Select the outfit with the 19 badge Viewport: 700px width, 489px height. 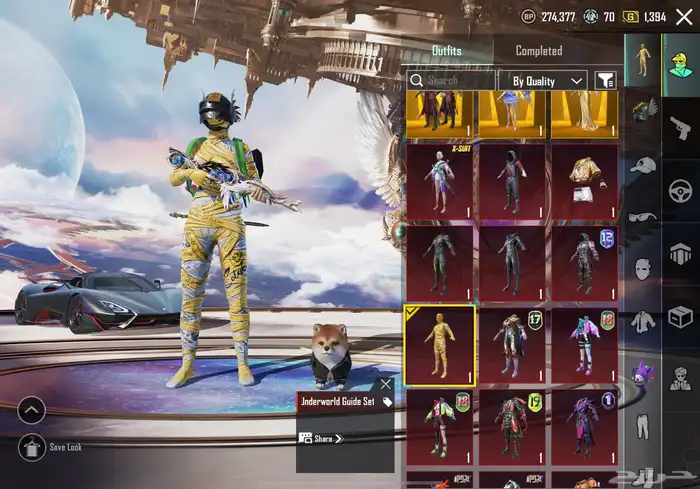[x=512, y=427]
